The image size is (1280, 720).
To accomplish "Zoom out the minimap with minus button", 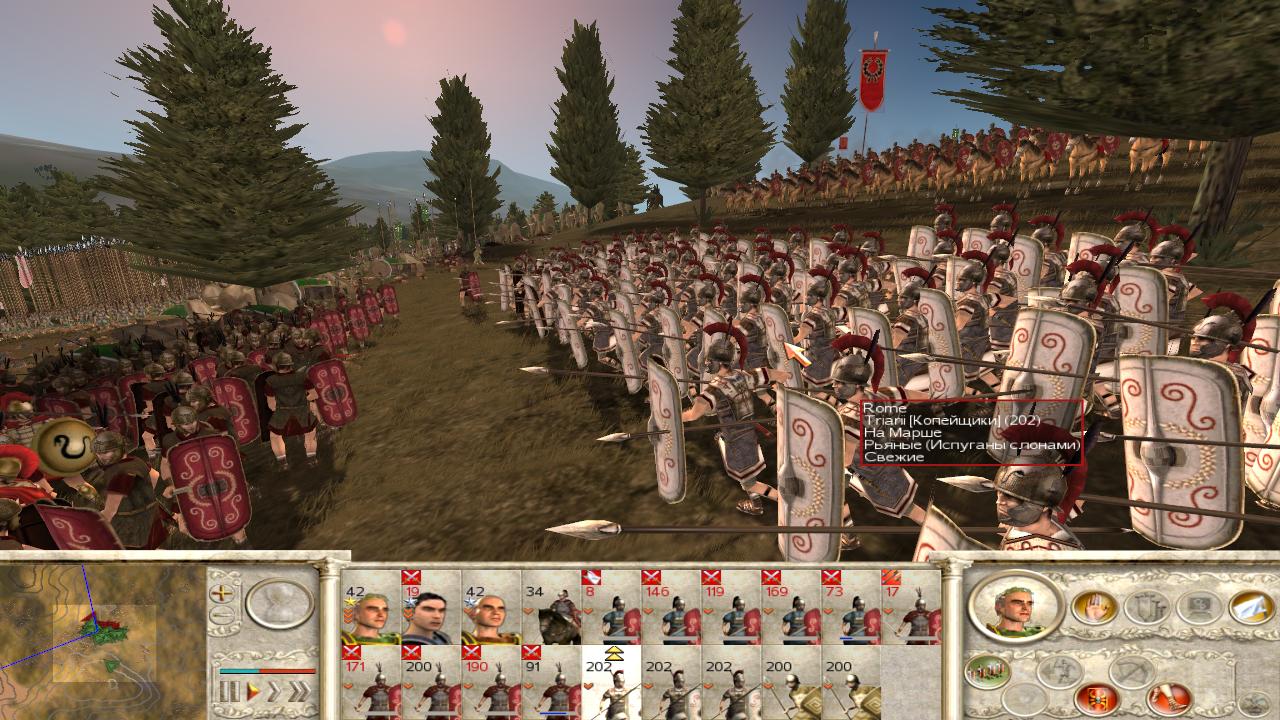I will click(222, 615).
